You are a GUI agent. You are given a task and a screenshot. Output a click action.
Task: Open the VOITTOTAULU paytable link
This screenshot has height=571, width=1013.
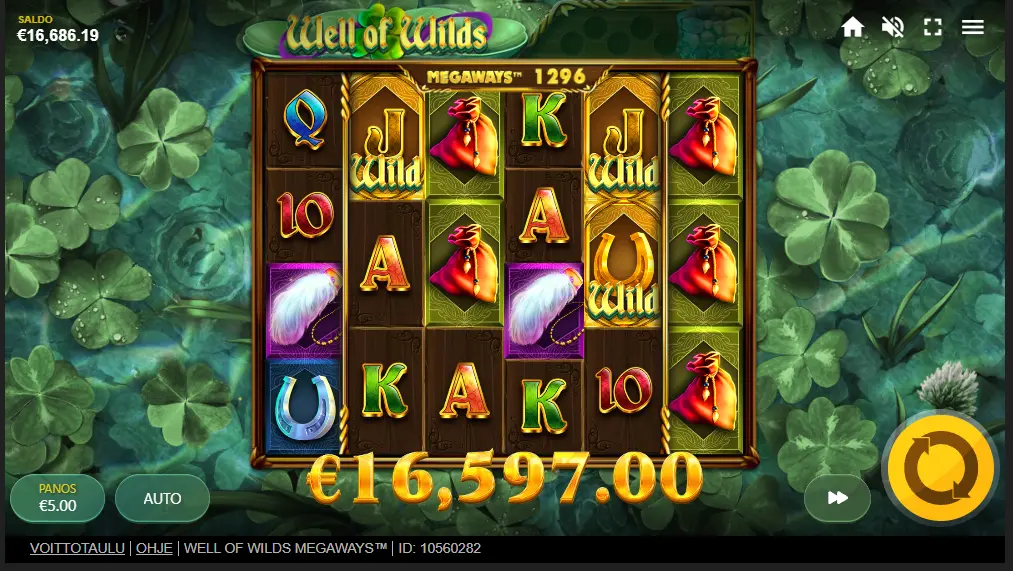click(77, 548)
